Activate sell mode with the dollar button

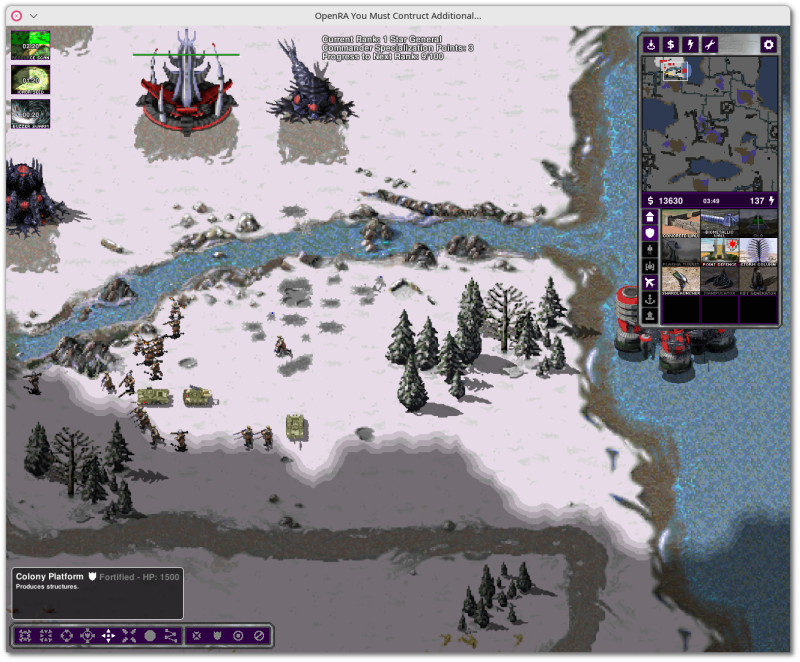click(670, 45)
